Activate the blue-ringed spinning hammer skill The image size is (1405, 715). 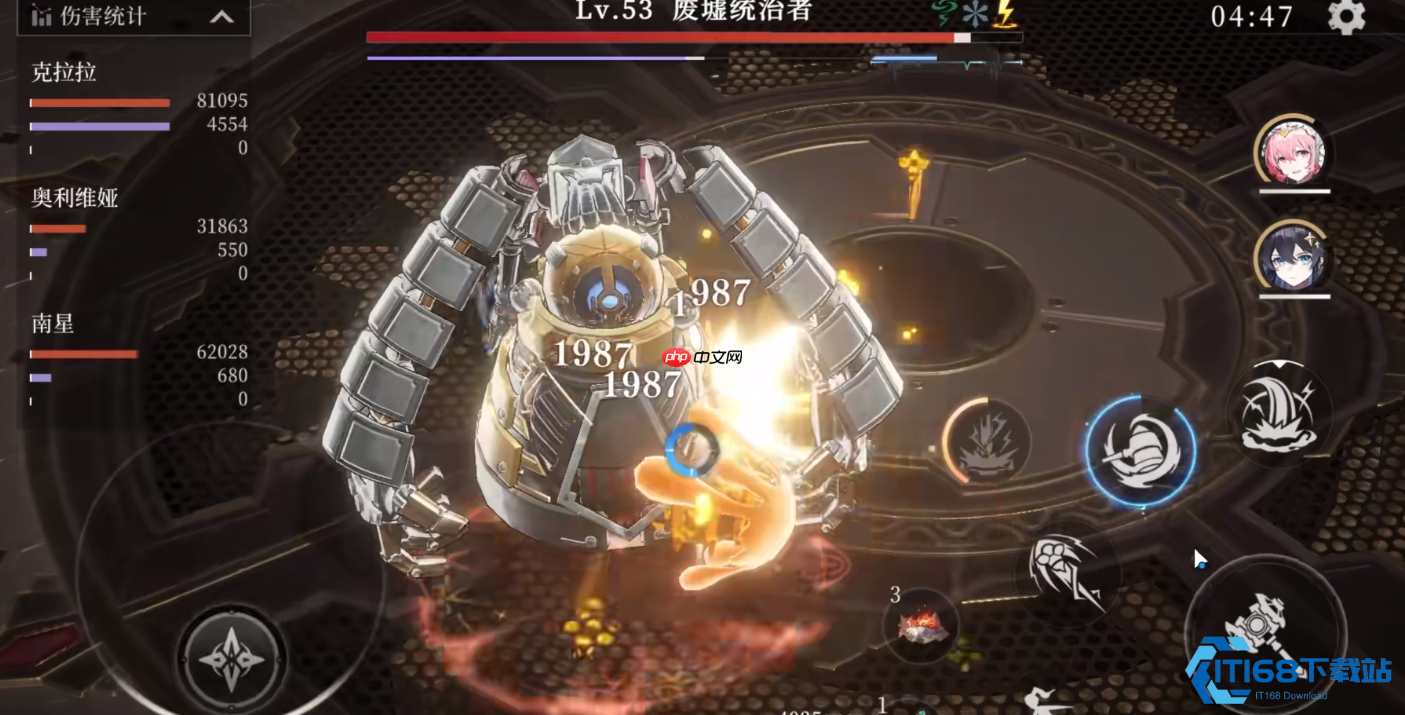[1140, 450]
